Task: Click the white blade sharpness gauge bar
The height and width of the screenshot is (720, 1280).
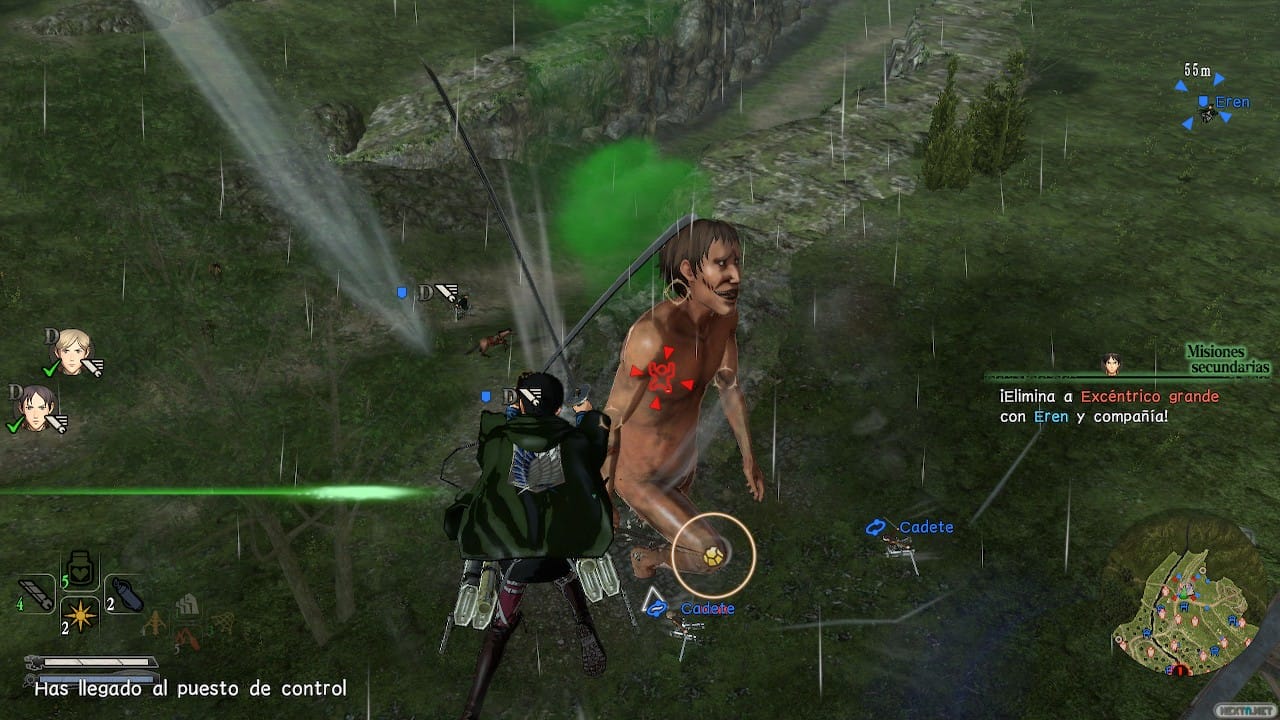Action: click(95, 662)
